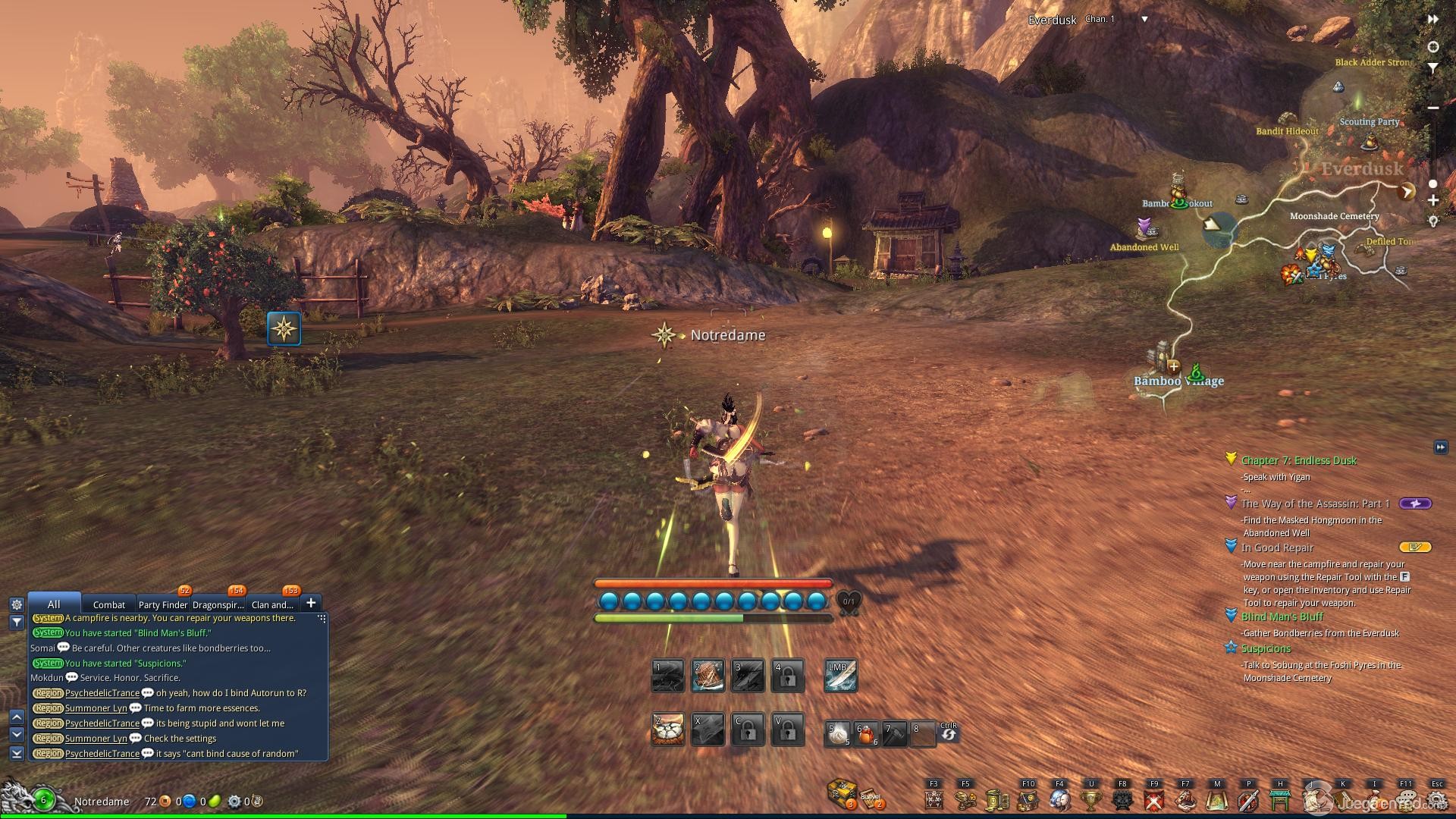Activate the skill in slot 2
Image resolution: width=1456 pixels, height=819 pixels.
708,676
